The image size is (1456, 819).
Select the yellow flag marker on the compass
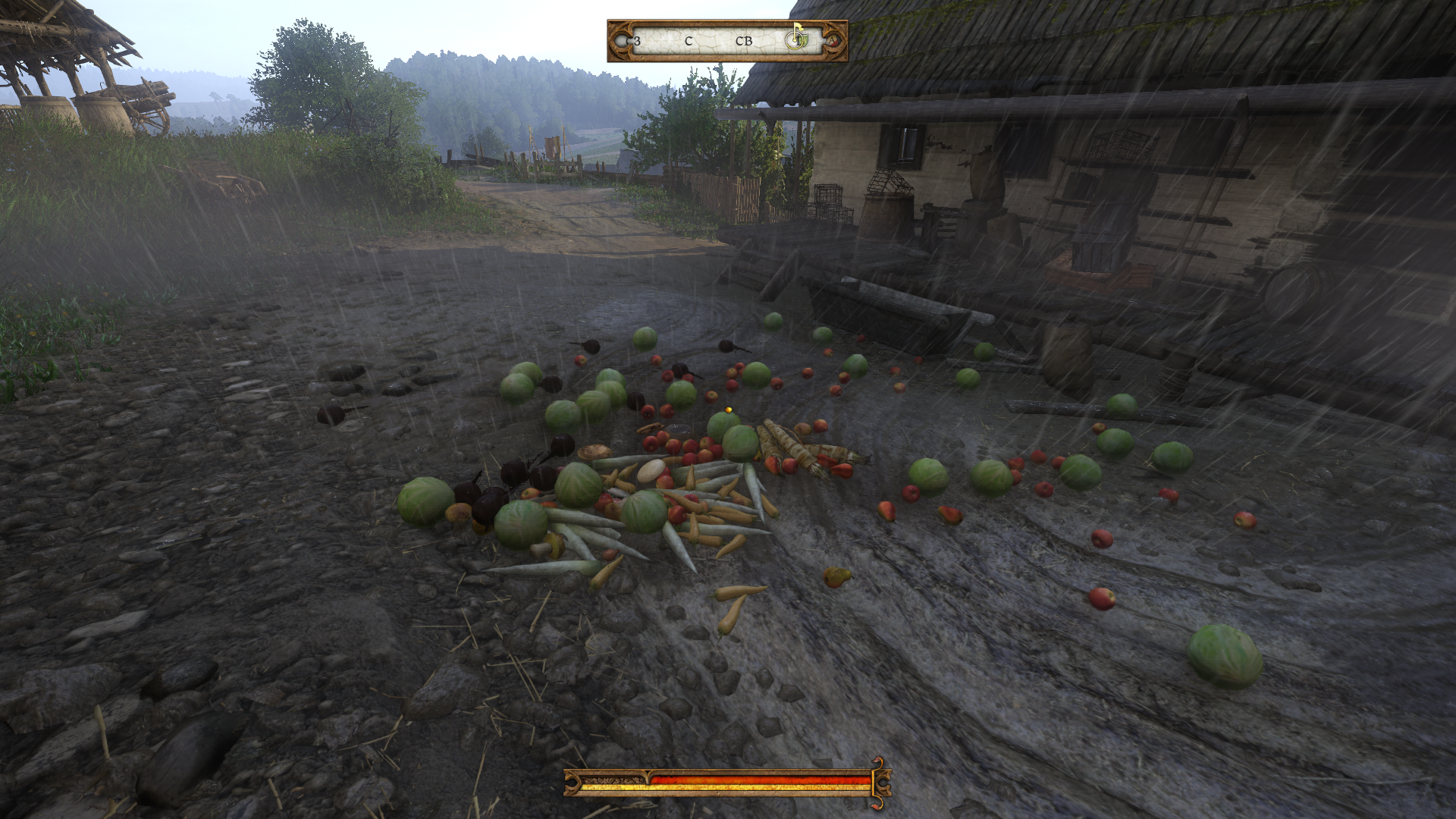(x=798, y=29)
